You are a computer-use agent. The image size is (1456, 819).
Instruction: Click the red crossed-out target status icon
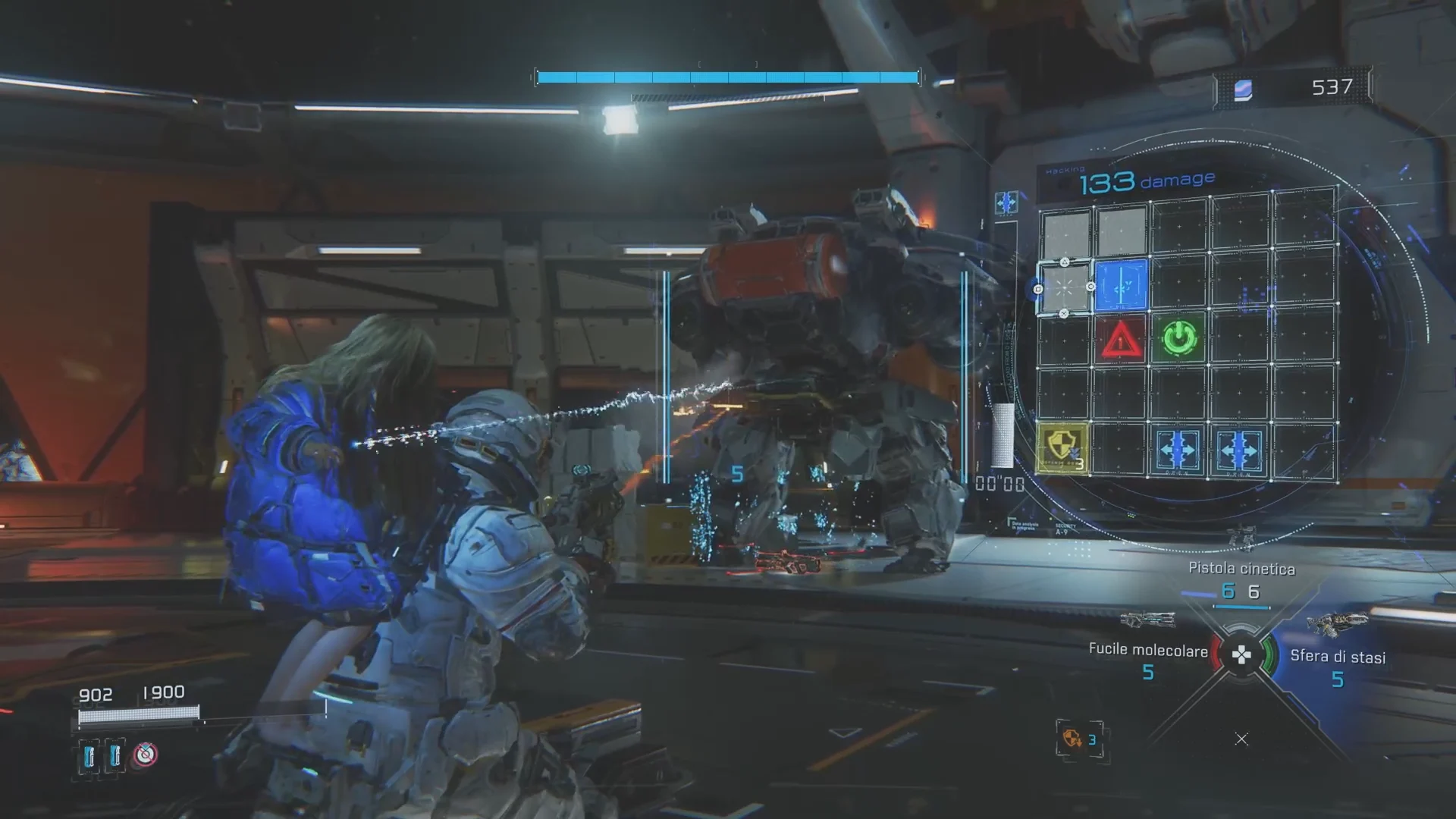(146, 755)
